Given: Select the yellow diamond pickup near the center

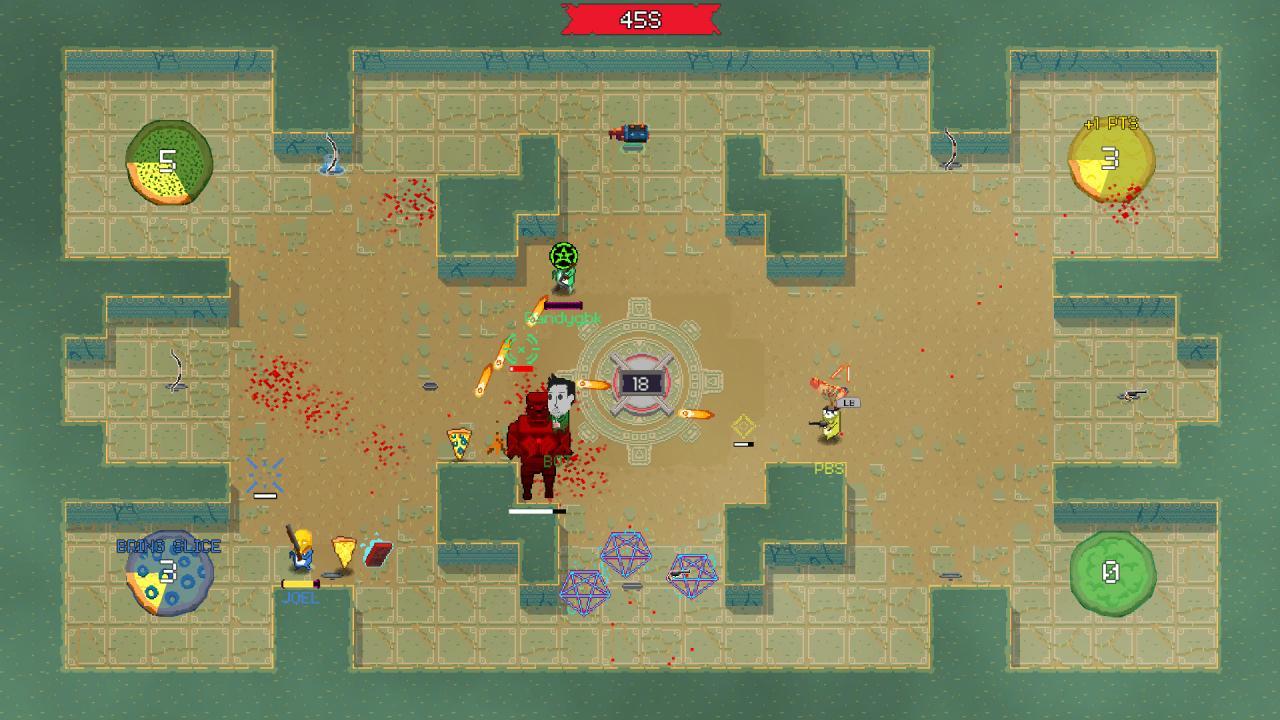Looking at the screenshot, I should point(744,424).
